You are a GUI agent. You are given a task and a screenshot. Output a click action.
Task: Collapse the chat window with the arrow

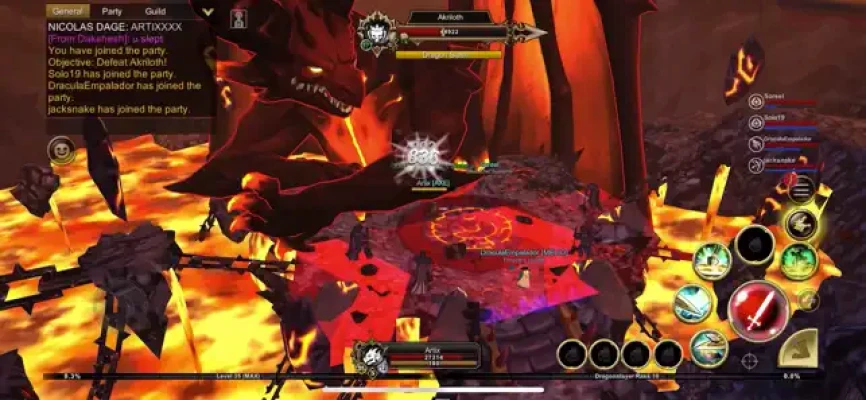[207, 12]
